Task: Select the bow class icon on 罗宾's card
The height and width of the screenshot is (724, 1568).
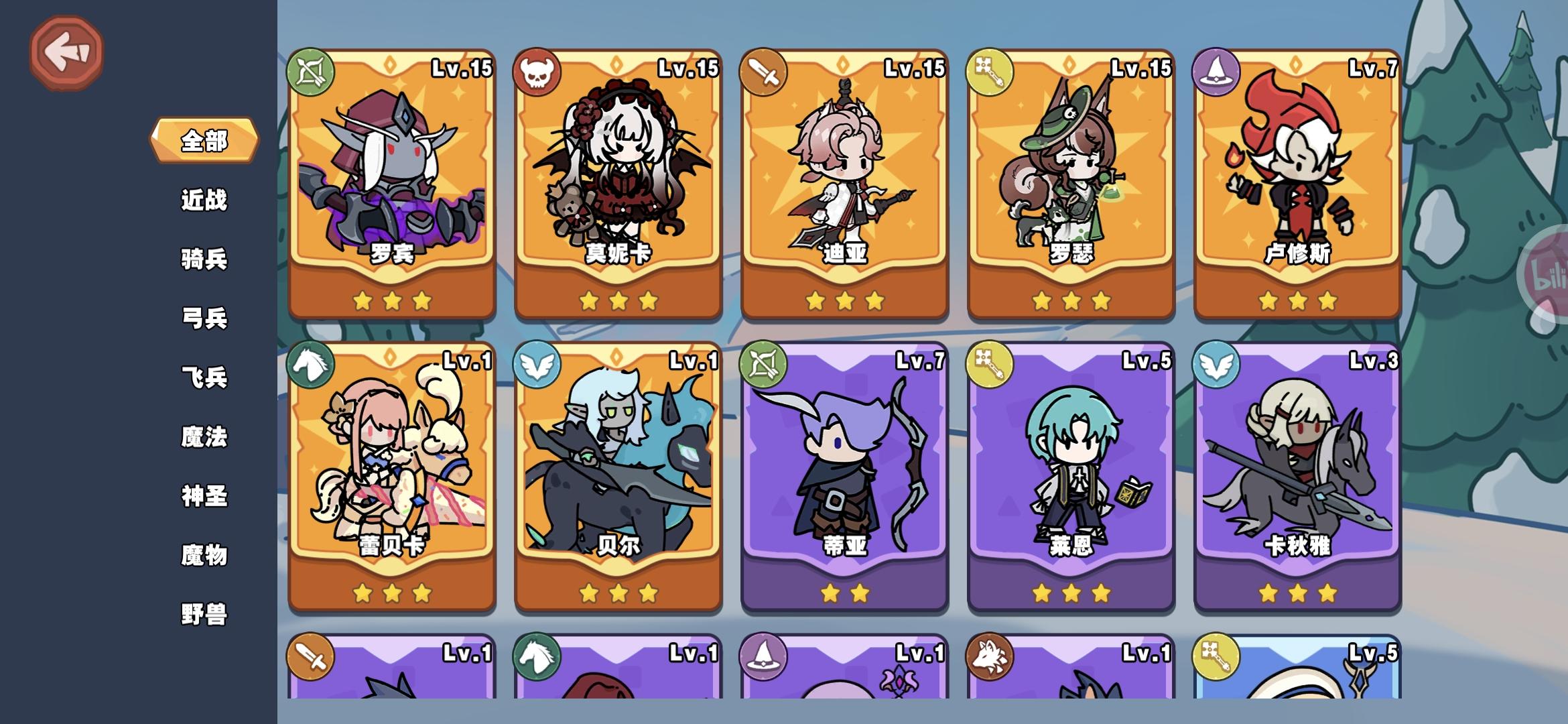Action: pos(312,72)
